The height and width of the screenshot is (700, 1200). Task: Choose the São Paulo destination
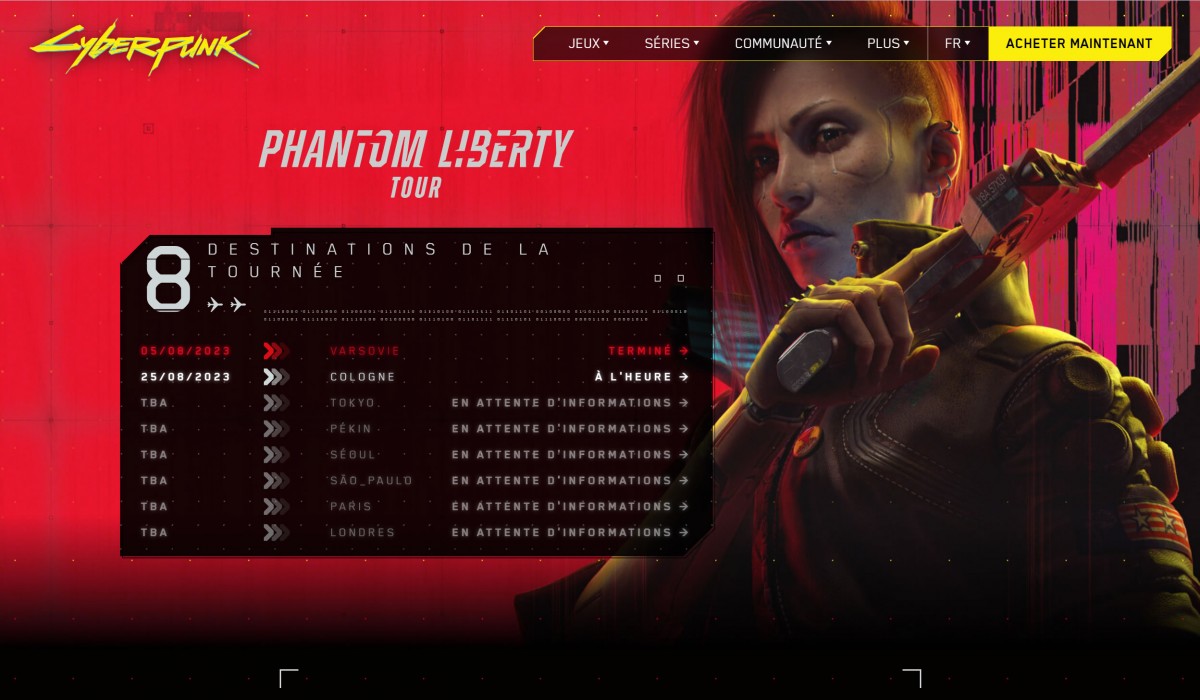[x=370, y=481]
